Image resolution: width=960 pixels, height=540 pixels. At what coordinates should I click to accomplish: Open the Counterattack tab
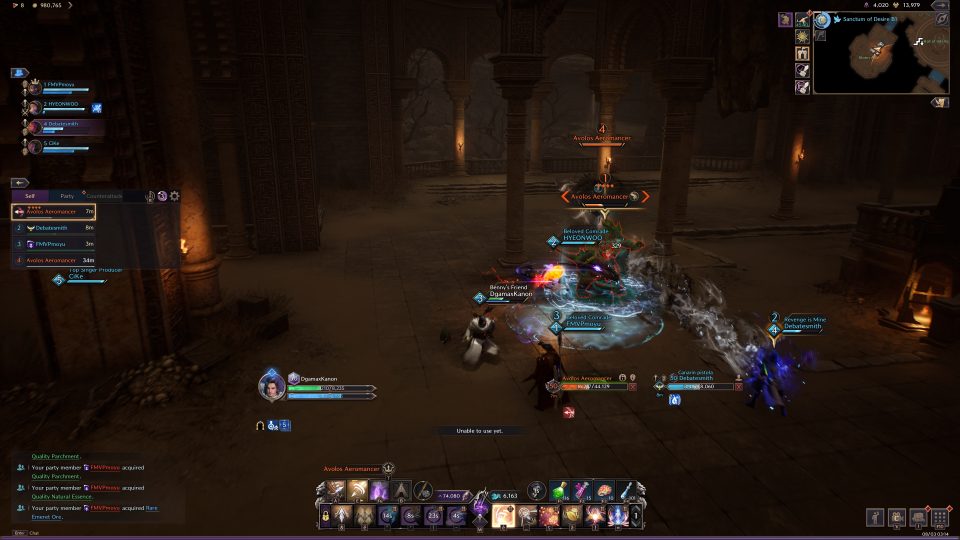point(104,196)
